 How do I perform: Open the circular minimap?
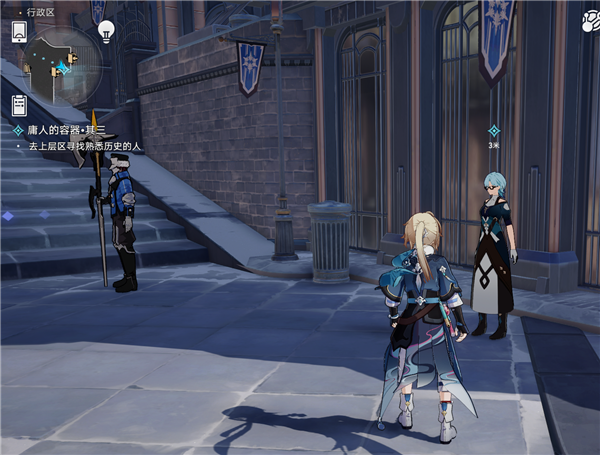tap(61, 65)
